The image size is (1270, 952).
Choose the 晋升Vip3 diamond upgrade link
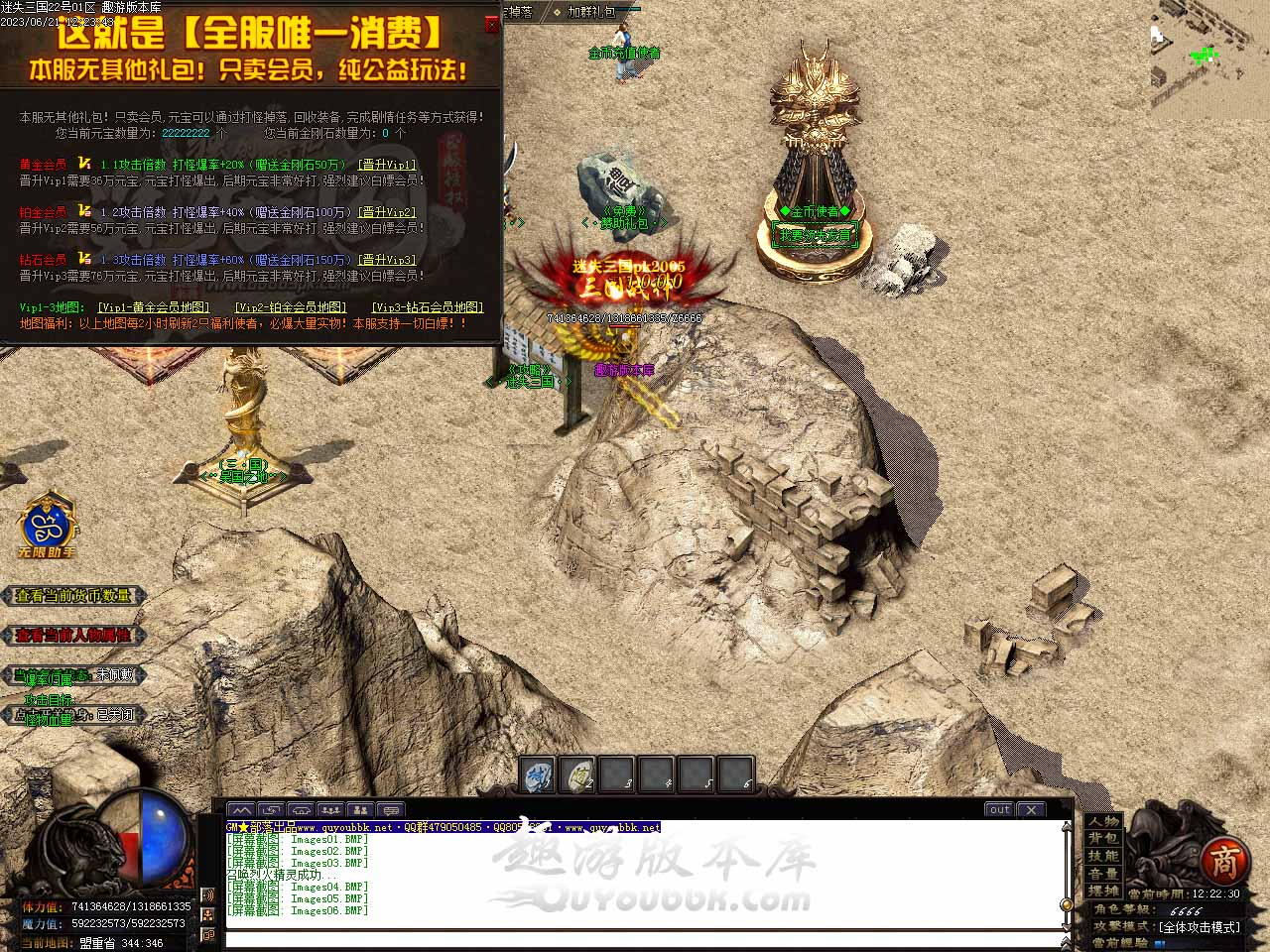click(387, 260)
